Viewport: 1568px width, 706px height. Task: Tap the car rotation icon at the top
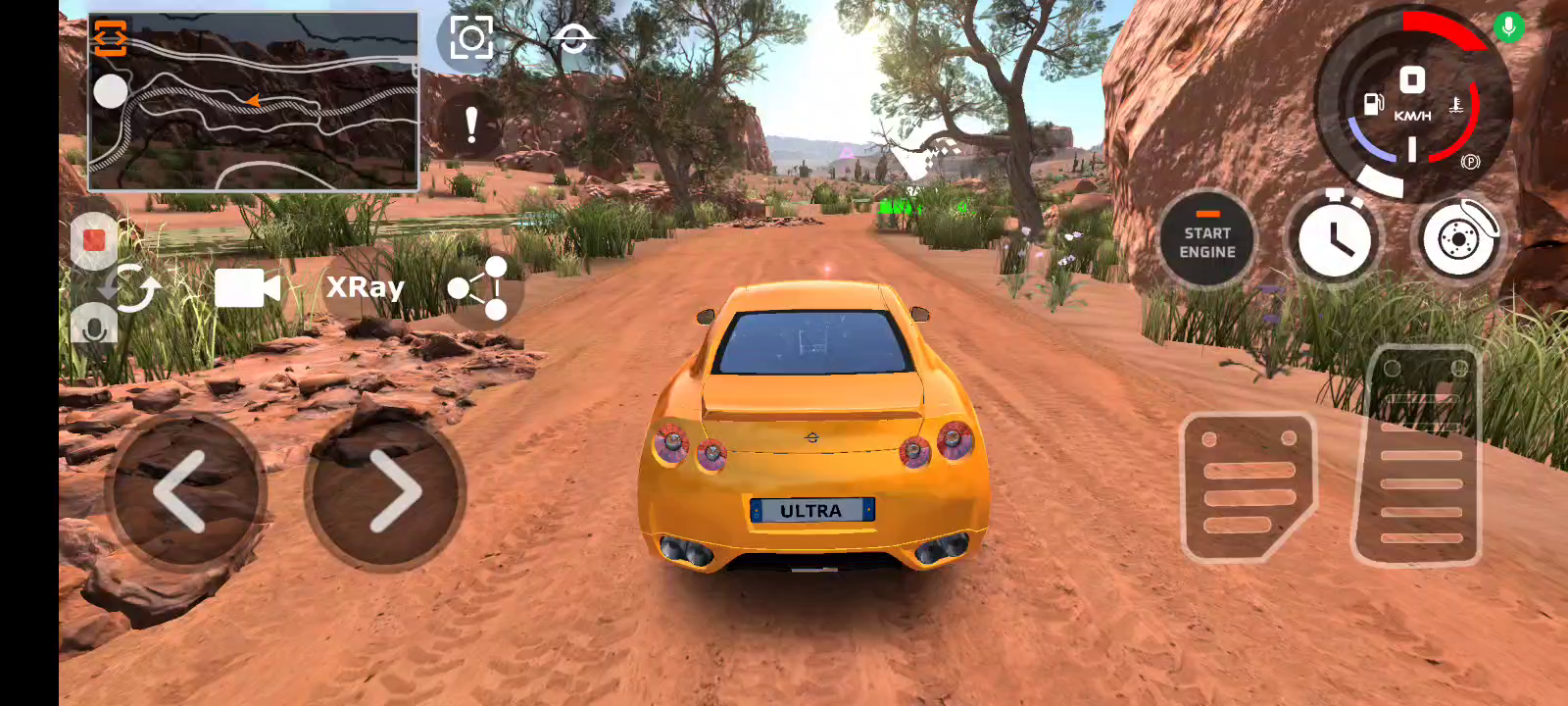pos(572,39)
